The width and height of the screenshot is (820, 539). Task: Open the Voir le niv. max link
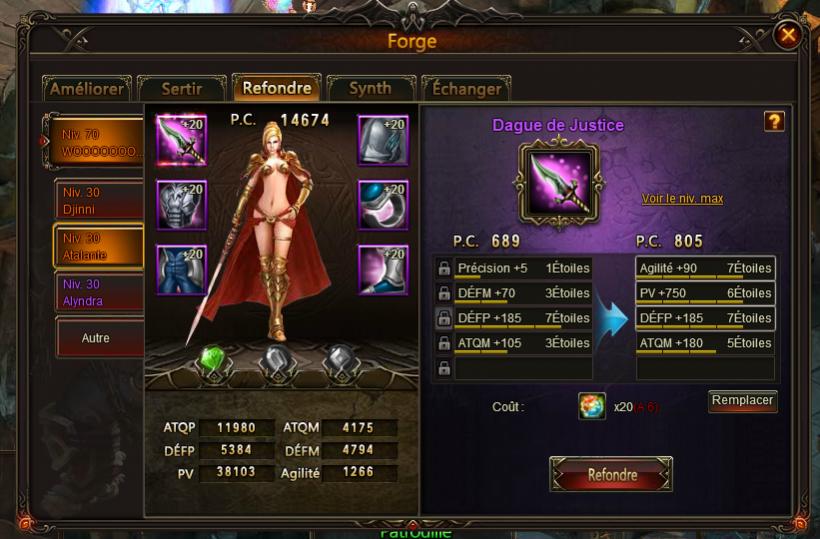(x=682, y=199)
